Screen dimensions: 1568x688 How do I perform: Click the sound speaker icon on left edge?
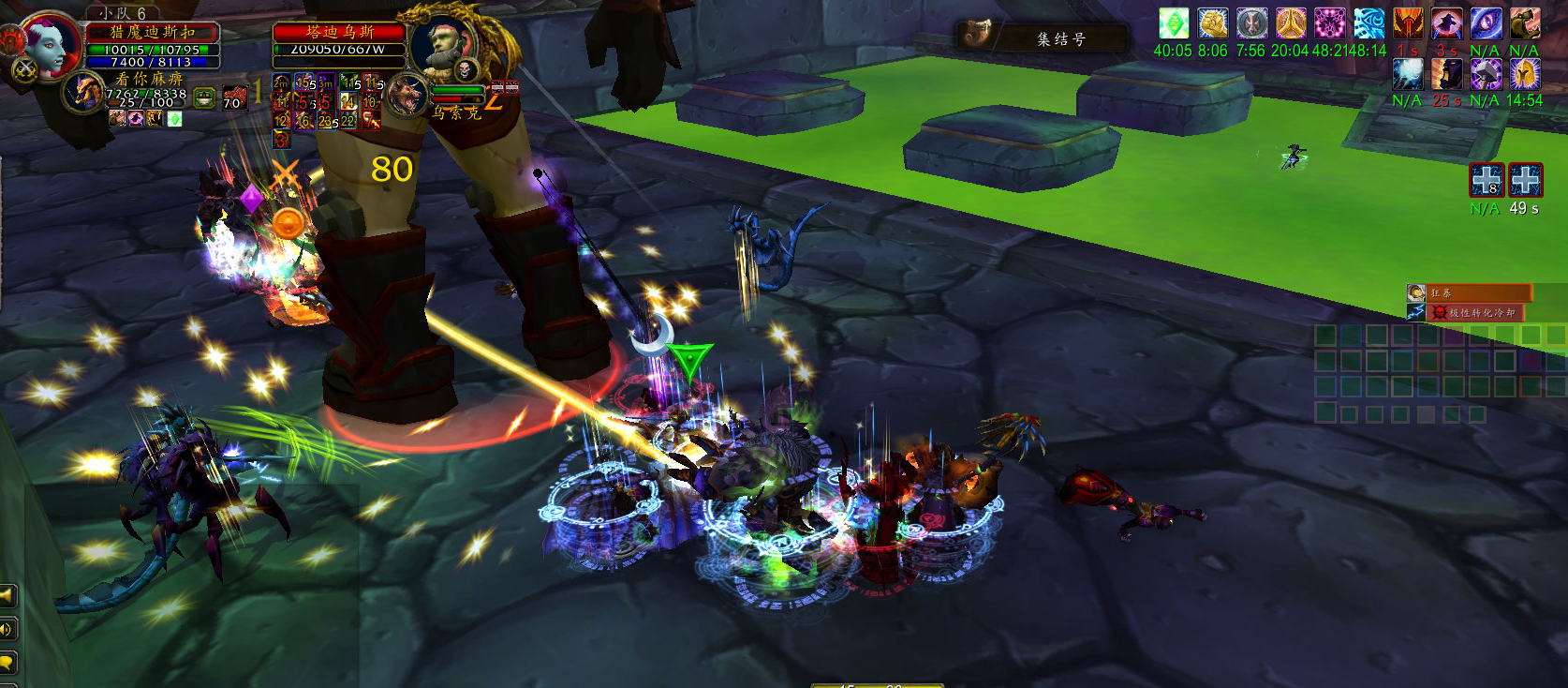pyautogui.click(x=6, y=629)
